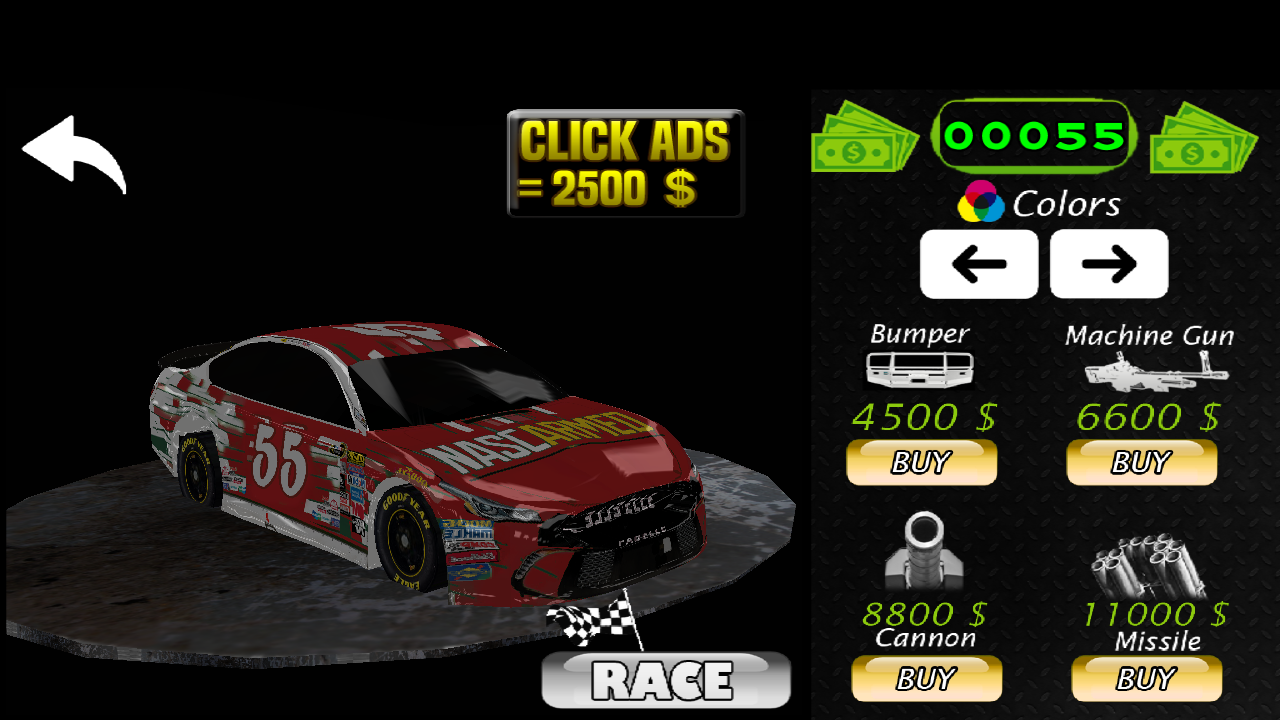Buy the Missile for 11000 $
This screenshot has height=720, width=1280.
[1146, 679]
